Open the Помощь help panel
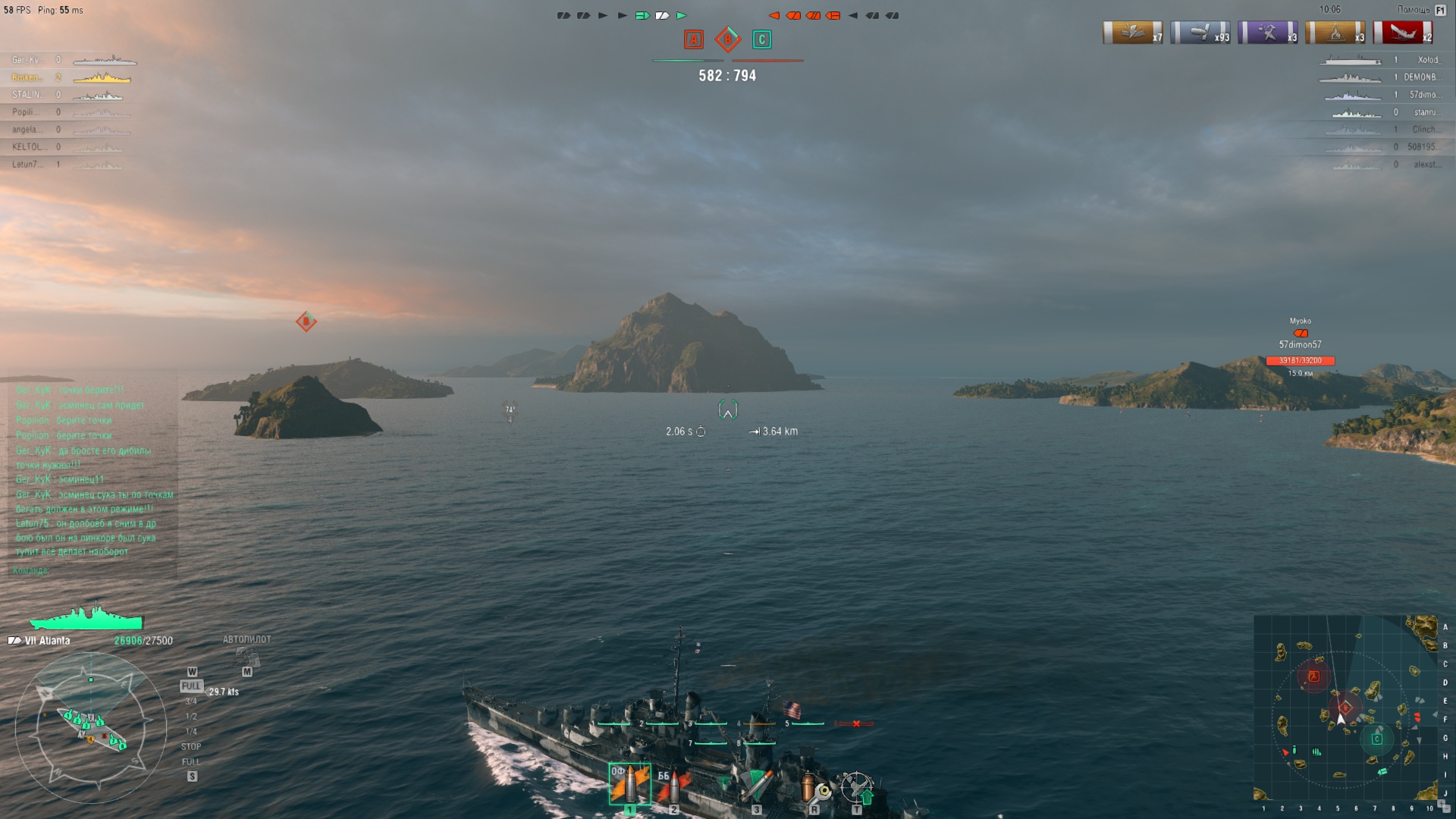 1414,10
